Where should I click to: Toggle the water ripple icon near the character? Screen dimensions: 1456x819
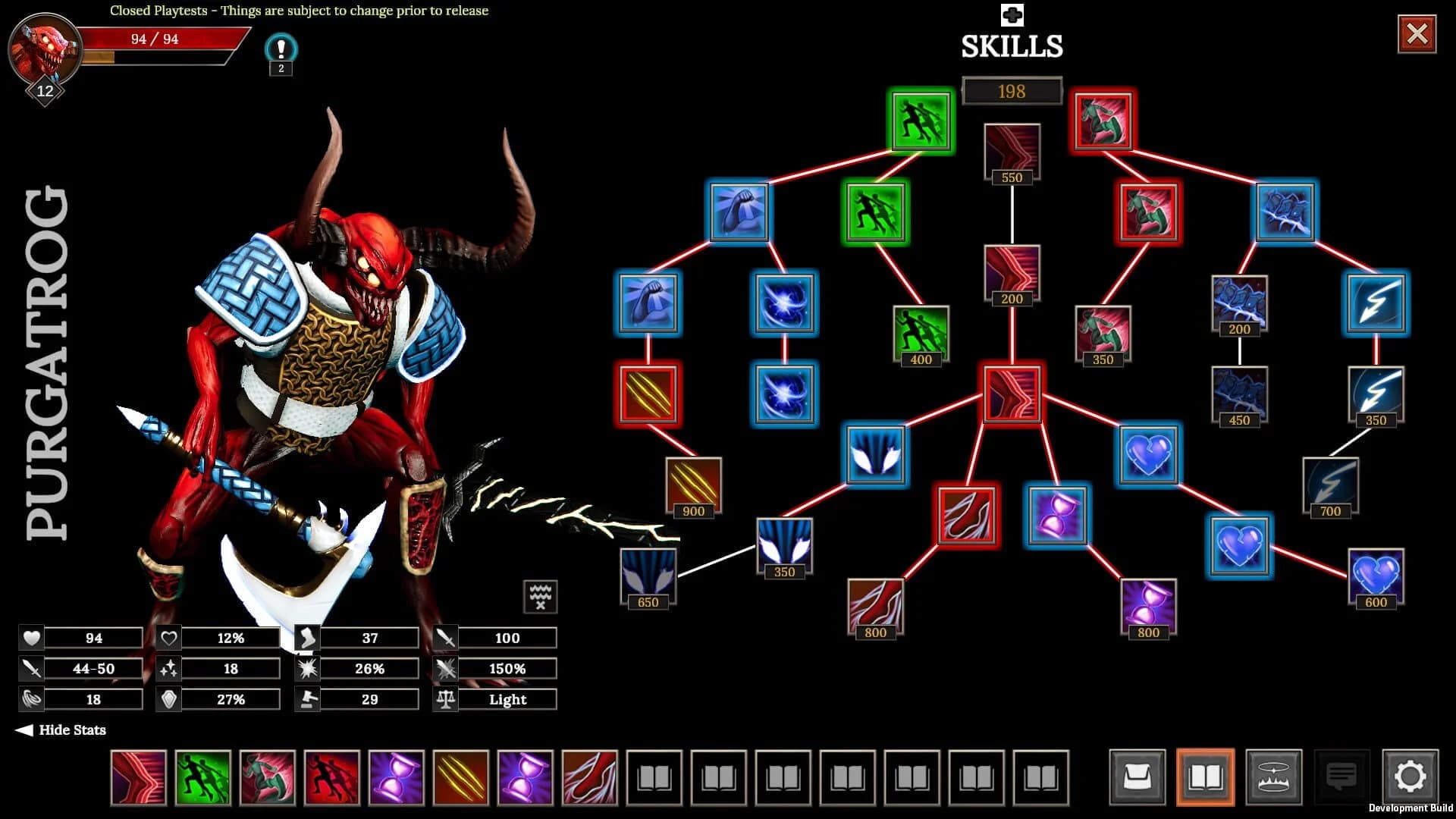(x=539, y=596)
